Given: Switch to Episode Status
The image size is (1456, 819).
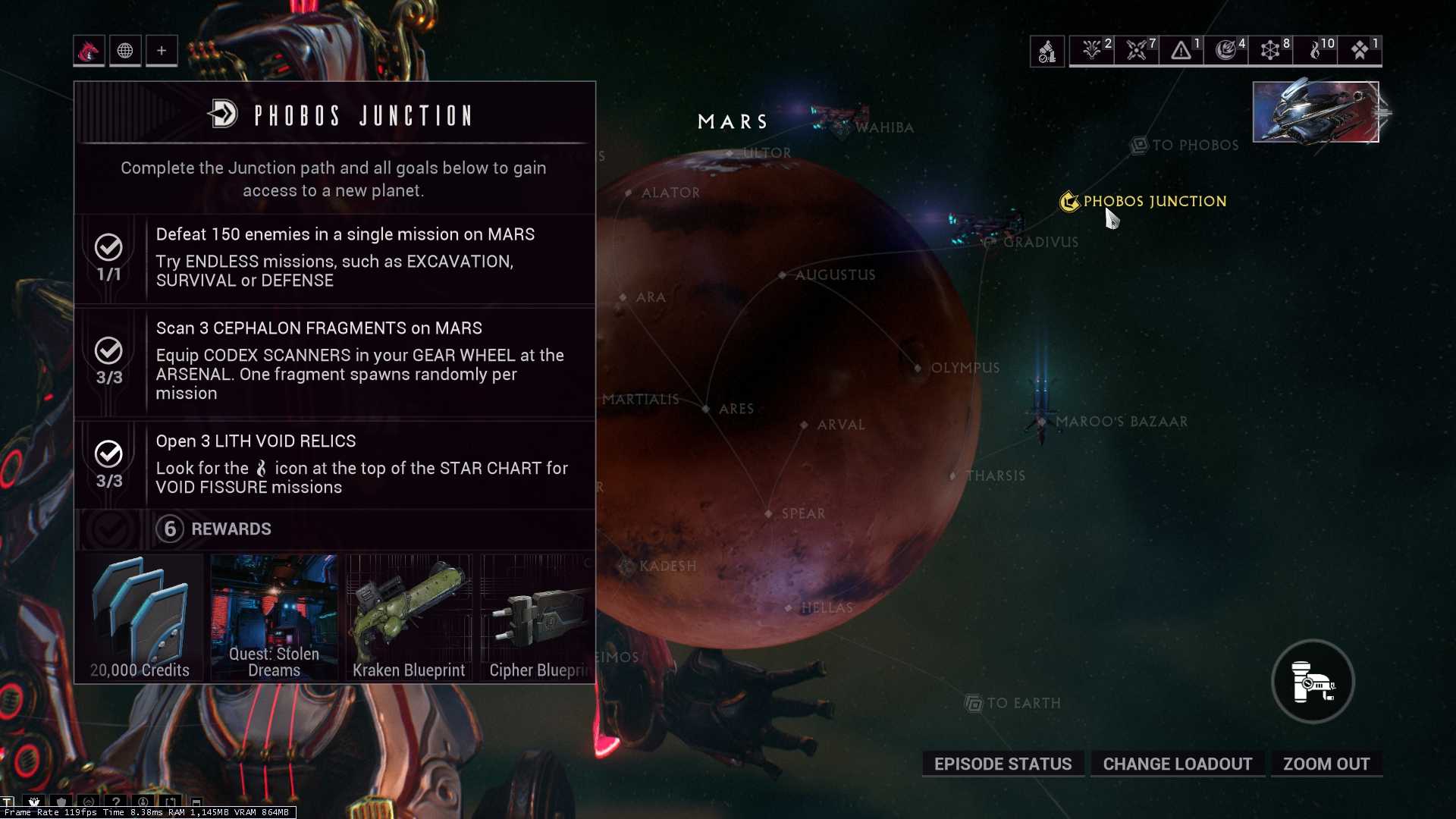Looking at the screenshot, I should (1003, 764).
